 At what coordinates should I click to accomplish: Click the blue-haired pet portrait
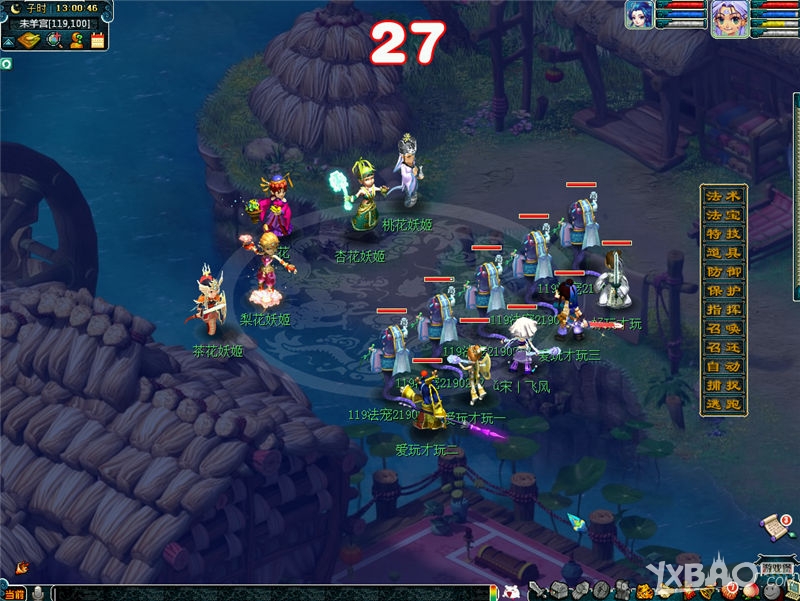tap(638, 15)
